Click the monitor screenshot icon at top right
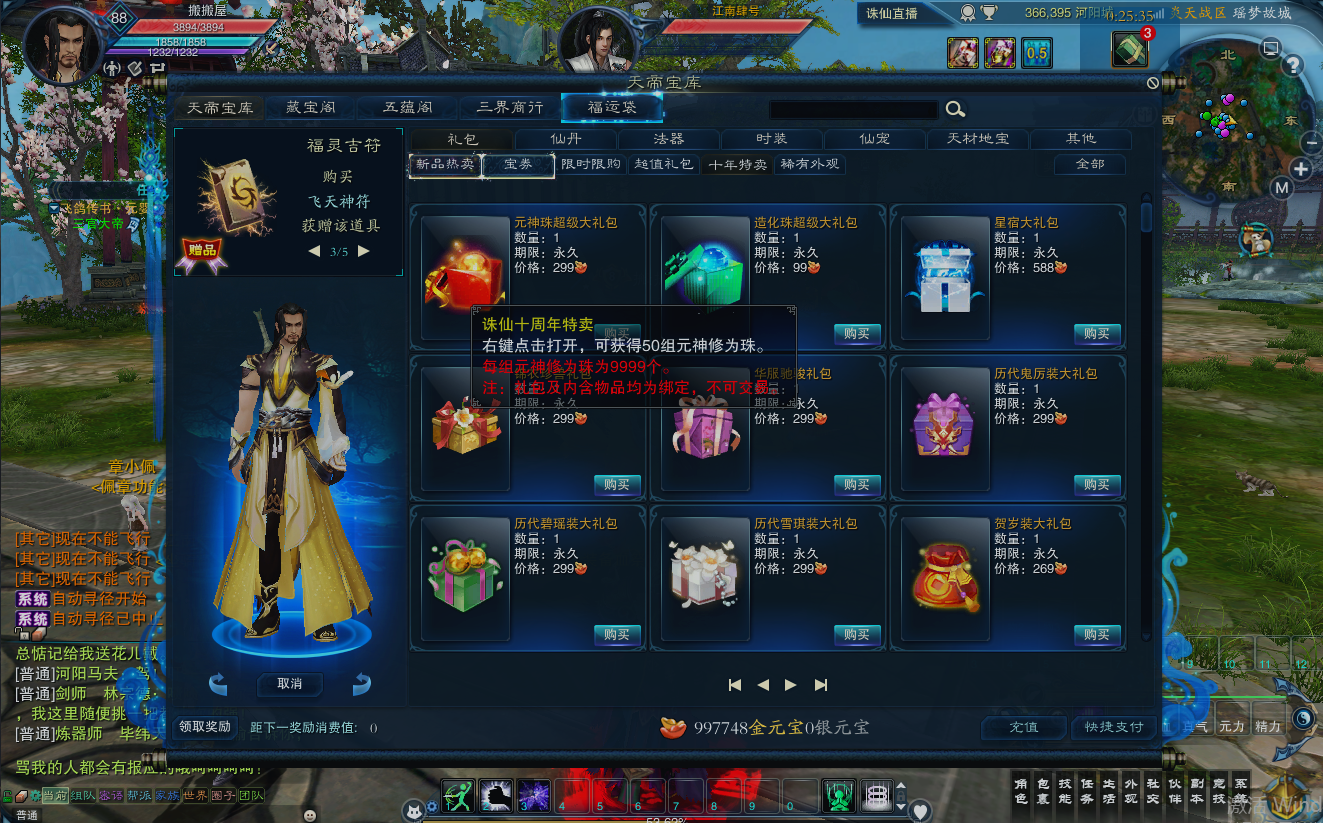The width and height of the screenshot is (1323, 823). pyautogui.click(x=1270, y=45)
